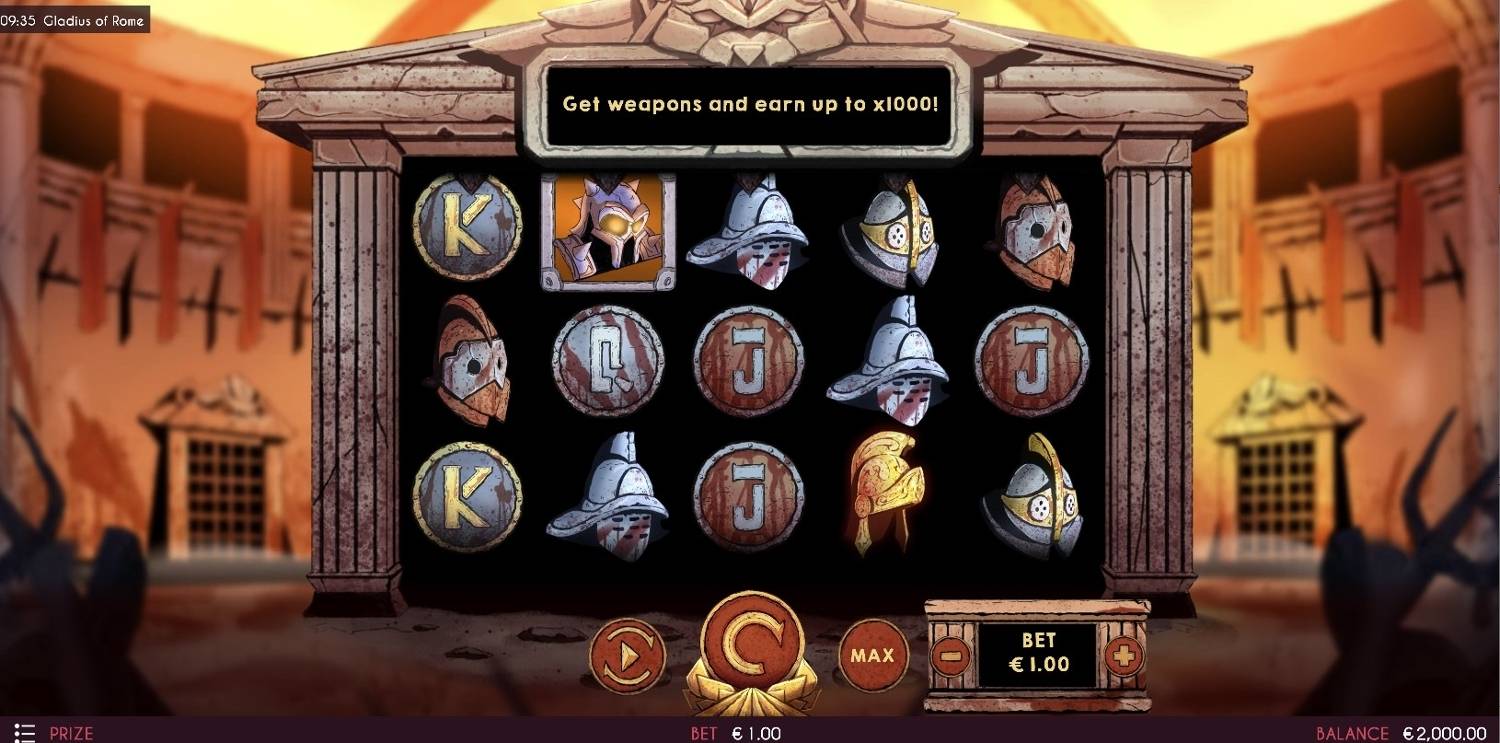The image size is (1500, 743).
Task: Increase the bet with the plus button
Action: pos(1123,656)
